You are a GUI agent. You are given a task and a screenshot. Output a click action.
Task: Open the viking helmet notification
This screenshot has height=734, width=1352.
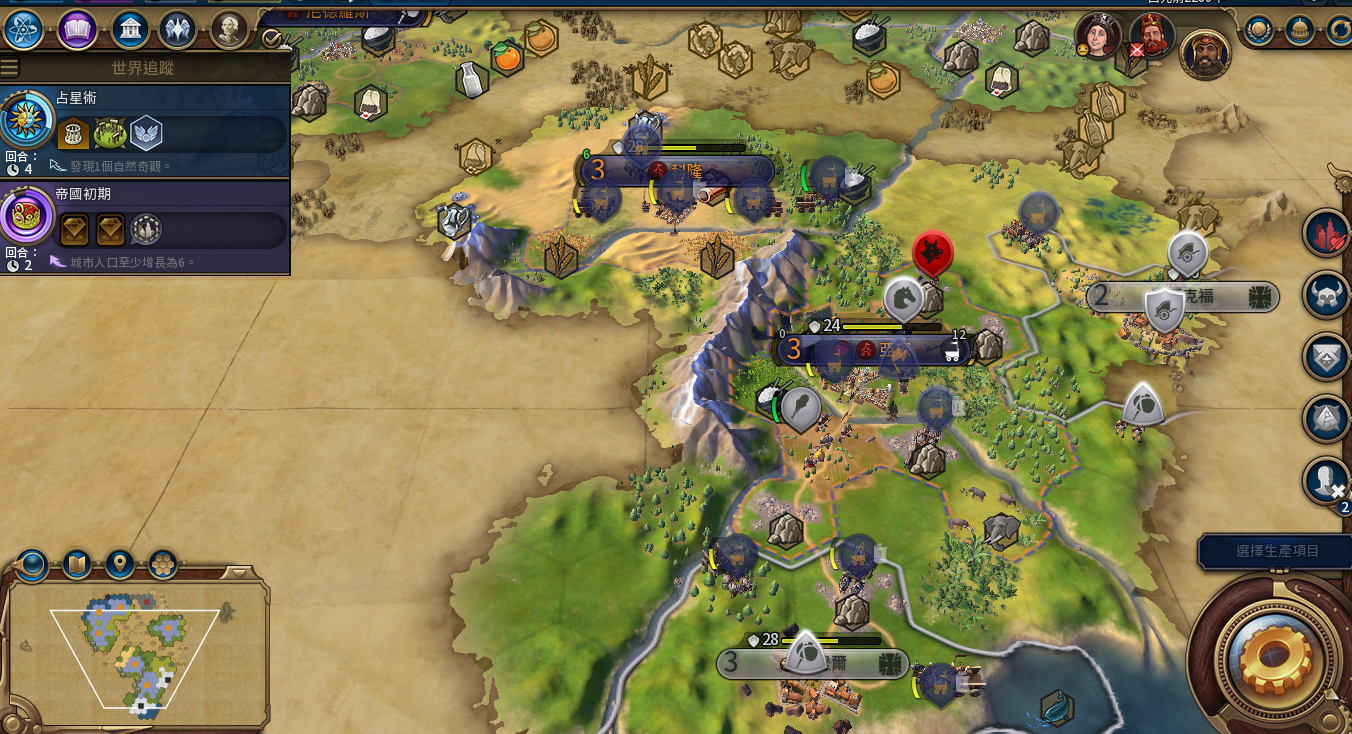(1327, 296)
